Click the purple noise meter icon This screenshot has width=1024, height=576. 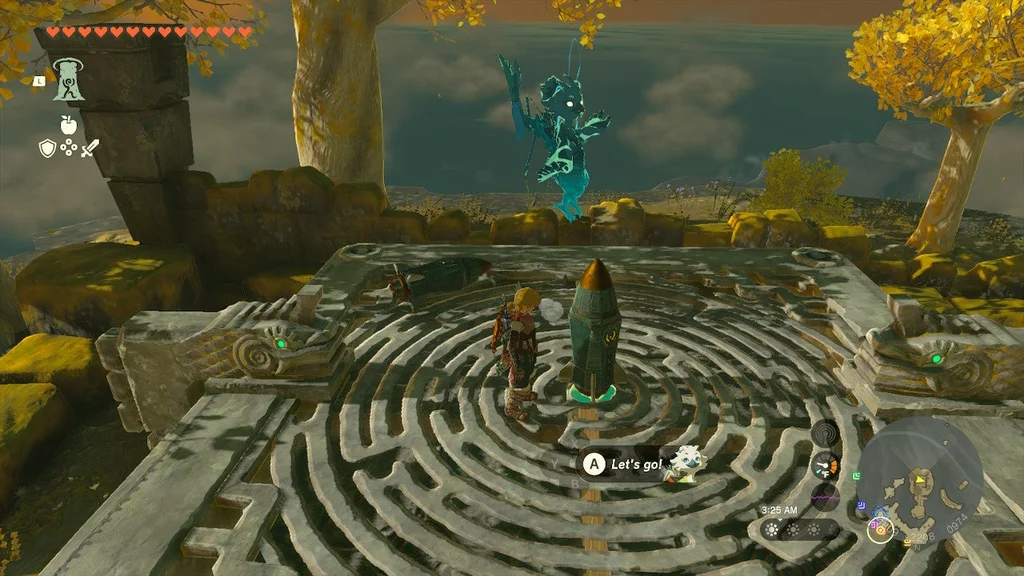pos(826,496)
